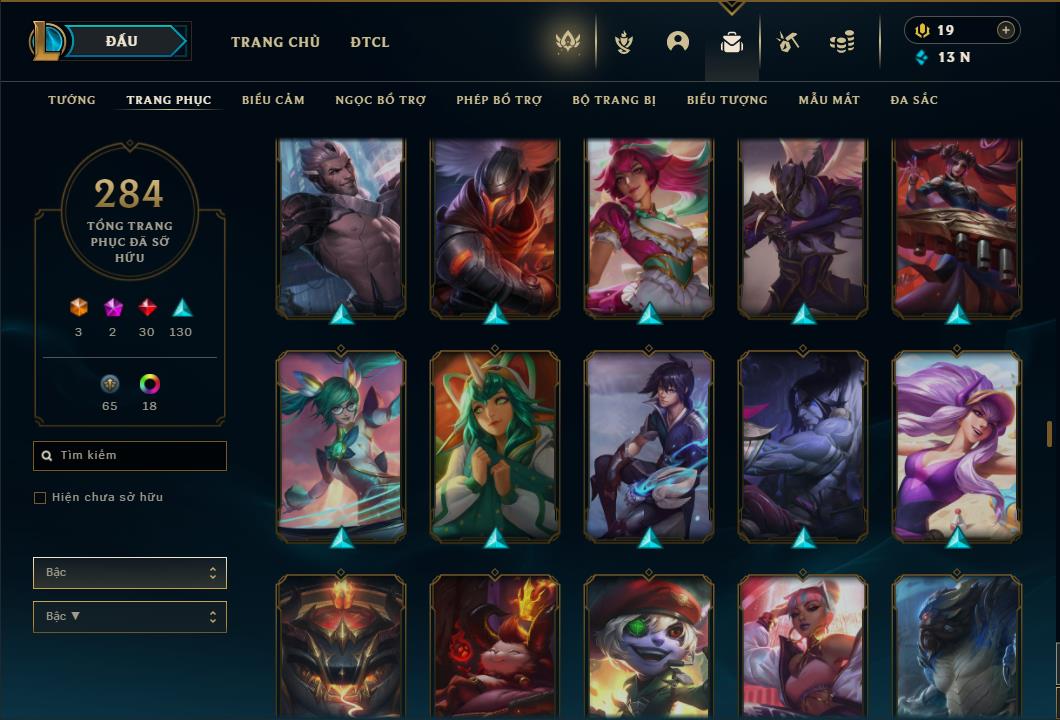Switch to the NGỌC BỔ TRỢ tab
The height and width of the screenshot is (720, 1060).
(x=380, y=100)
